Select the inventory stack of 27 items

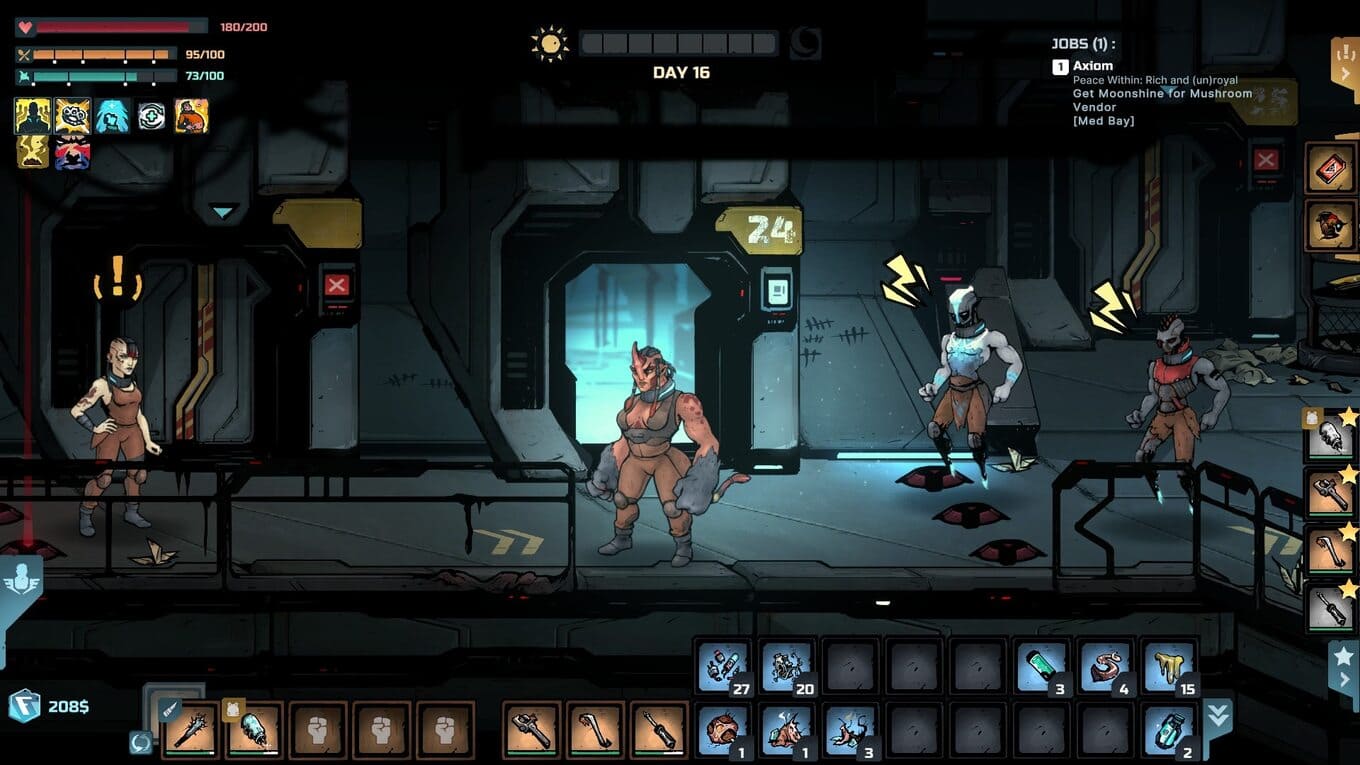click(x=723, y=667)
